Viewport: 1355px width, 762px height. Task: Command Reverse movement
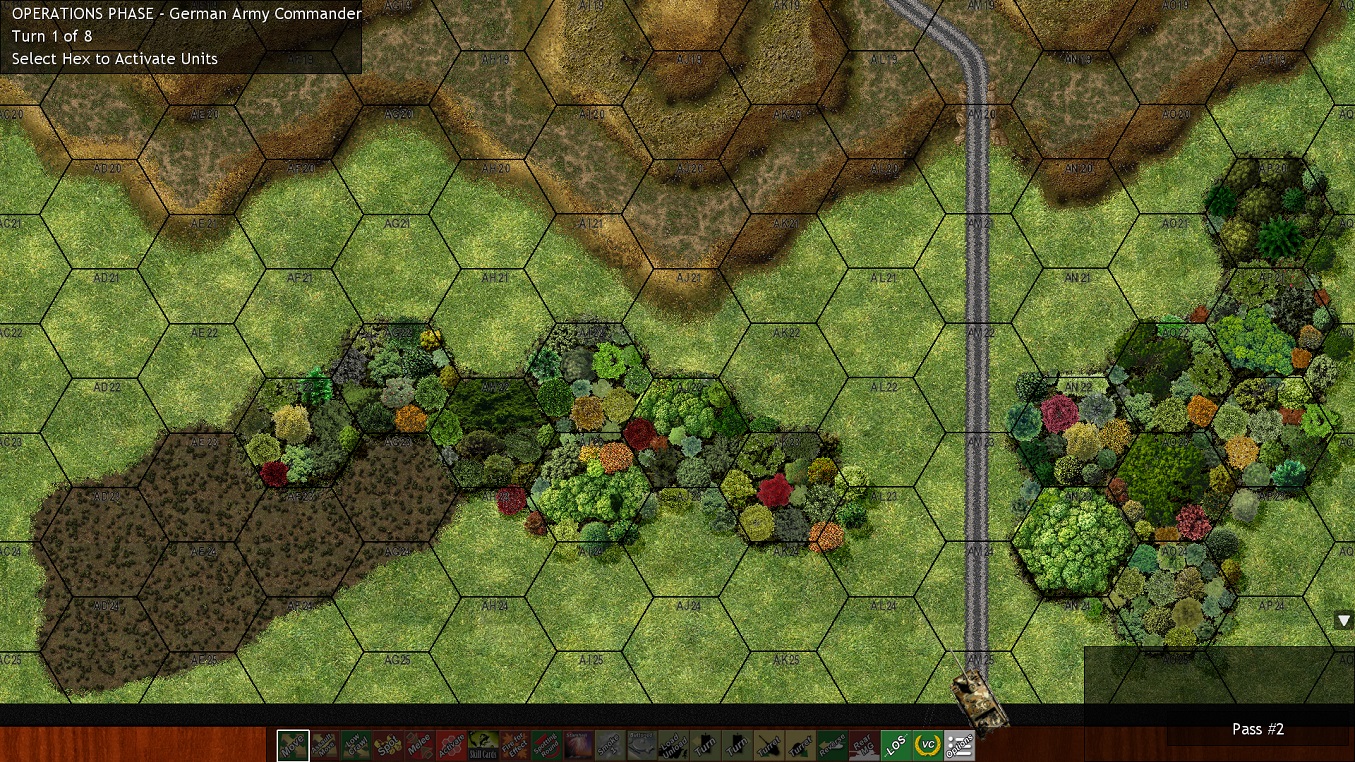(x=832, y=746)
